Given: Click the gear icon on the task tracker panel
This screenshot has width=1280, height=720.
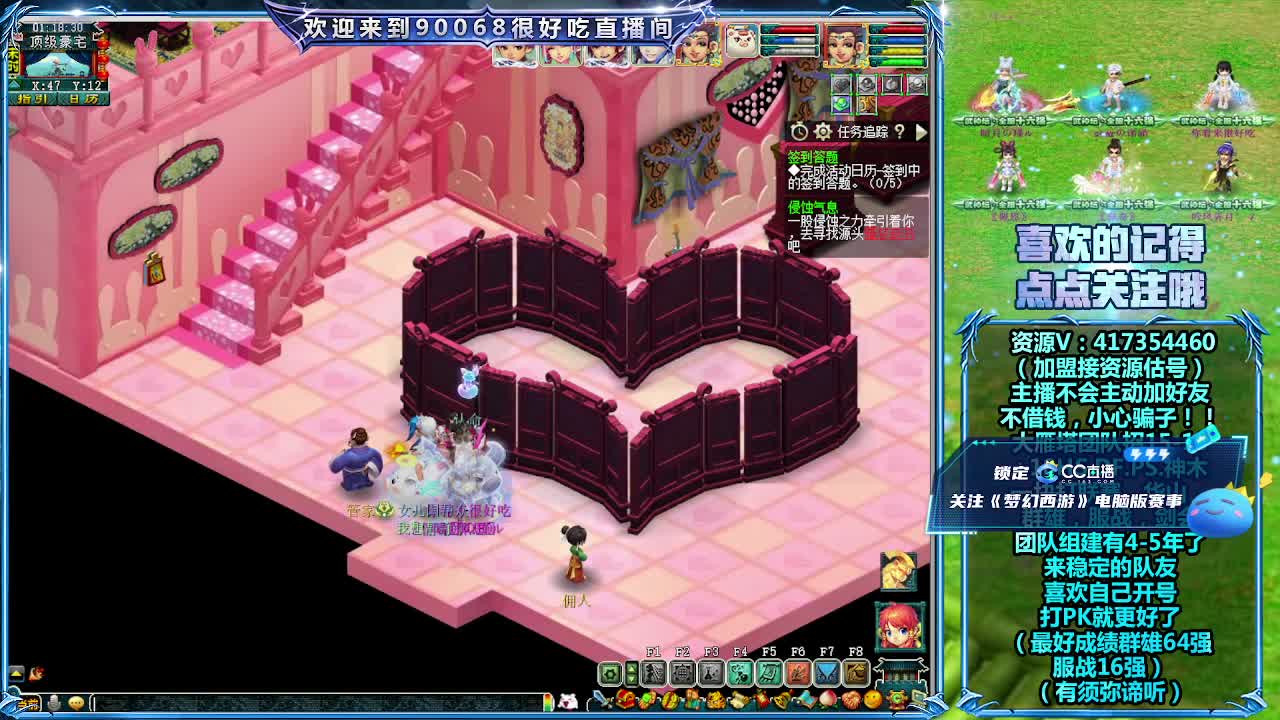Looking at the screenshot, I should pos(823,133).
